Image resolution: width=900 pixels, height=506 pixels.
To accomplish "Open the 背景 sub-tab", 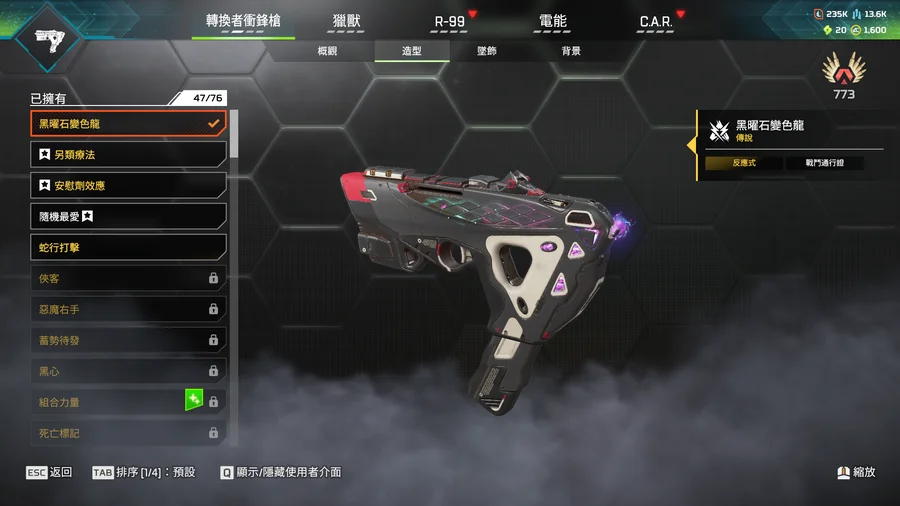I will coord(571,51).
